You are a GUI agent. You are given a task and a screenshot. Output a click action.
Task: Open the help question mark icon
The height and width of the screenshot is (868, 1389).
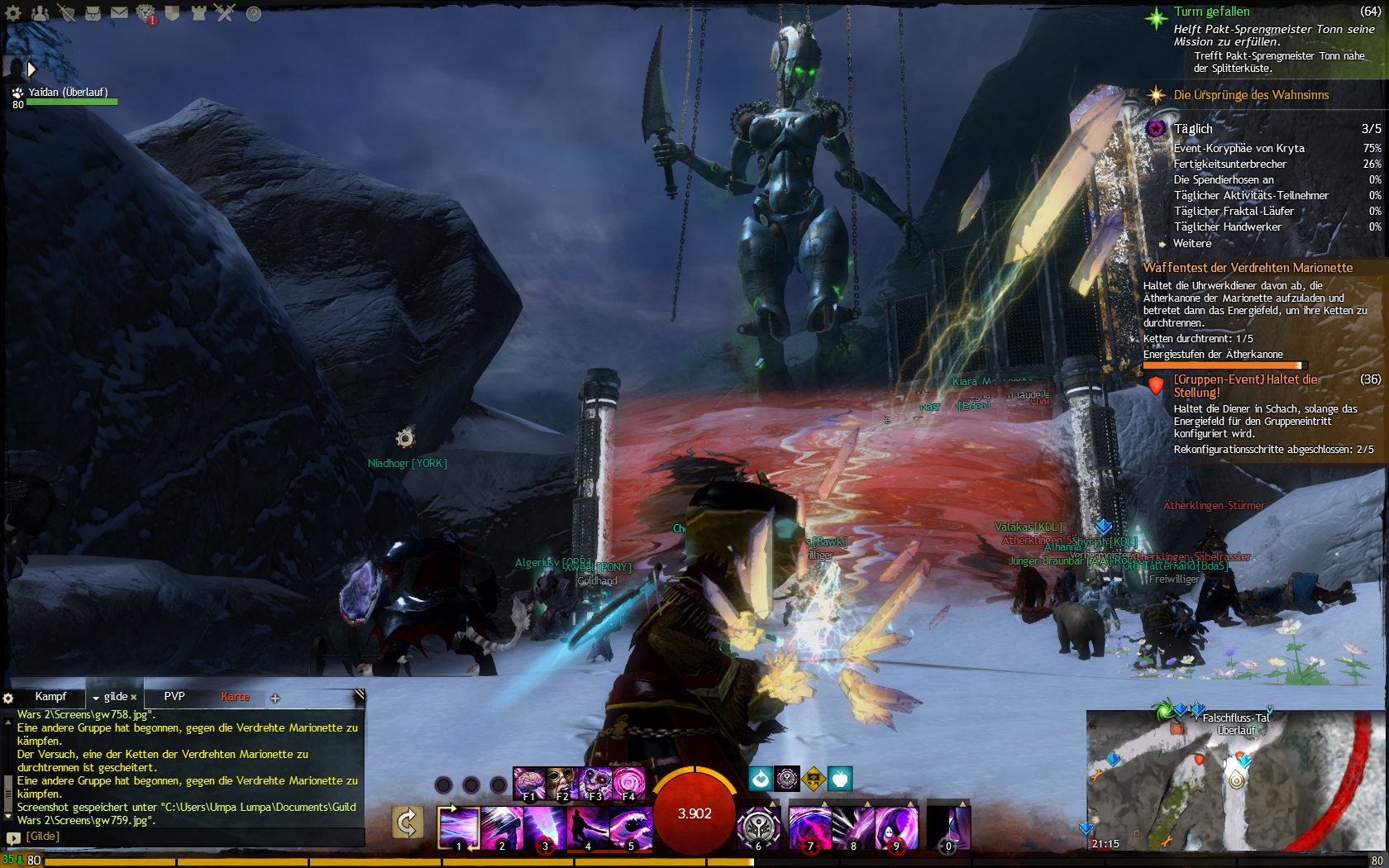pyautogui.click(x=253, y=13)
